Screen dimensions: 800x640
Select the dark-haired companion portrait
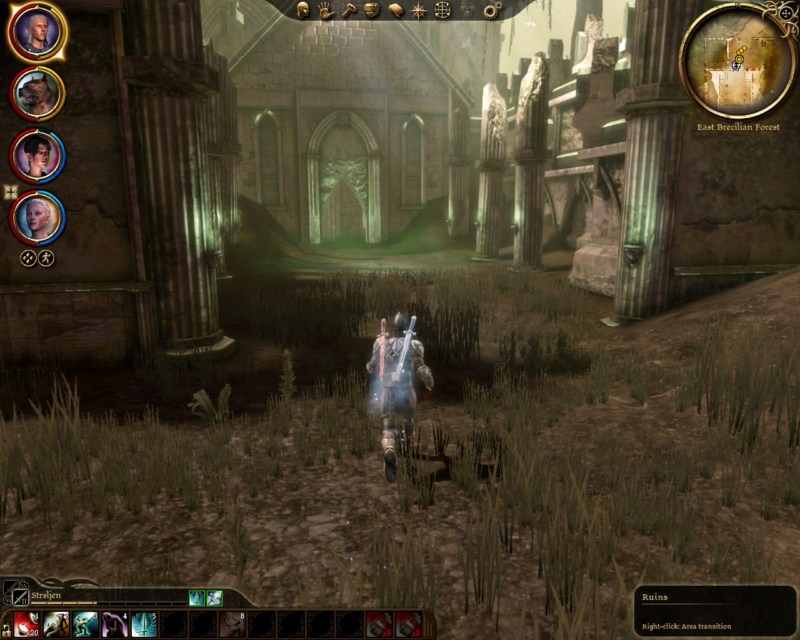38,155
